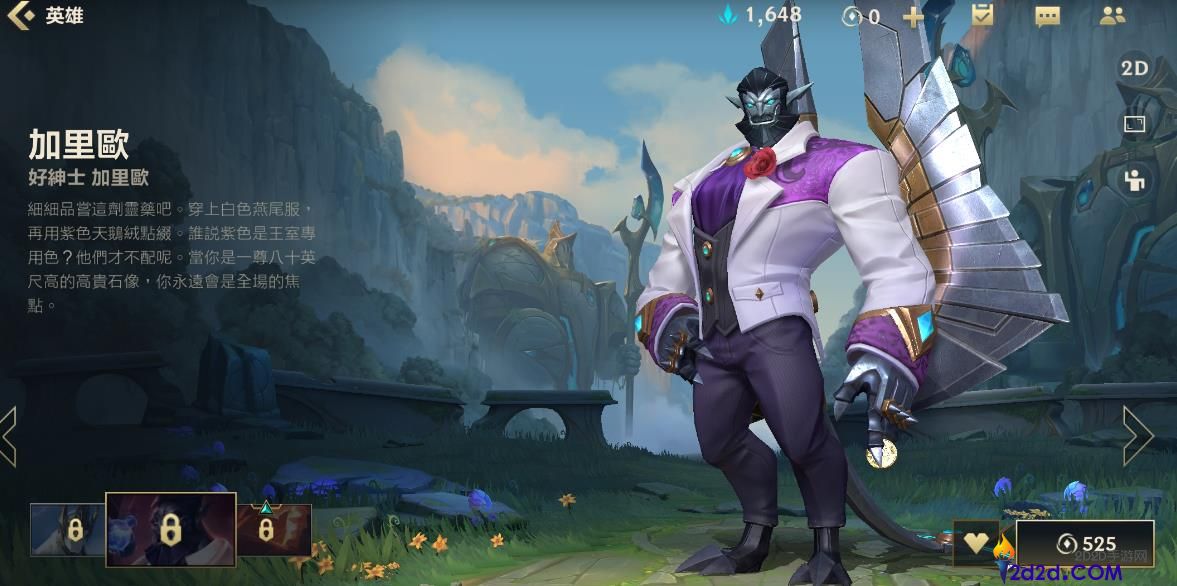Open the missions clipboard icon
Screen dimensions: 1177x586
(x=981, y=16)
